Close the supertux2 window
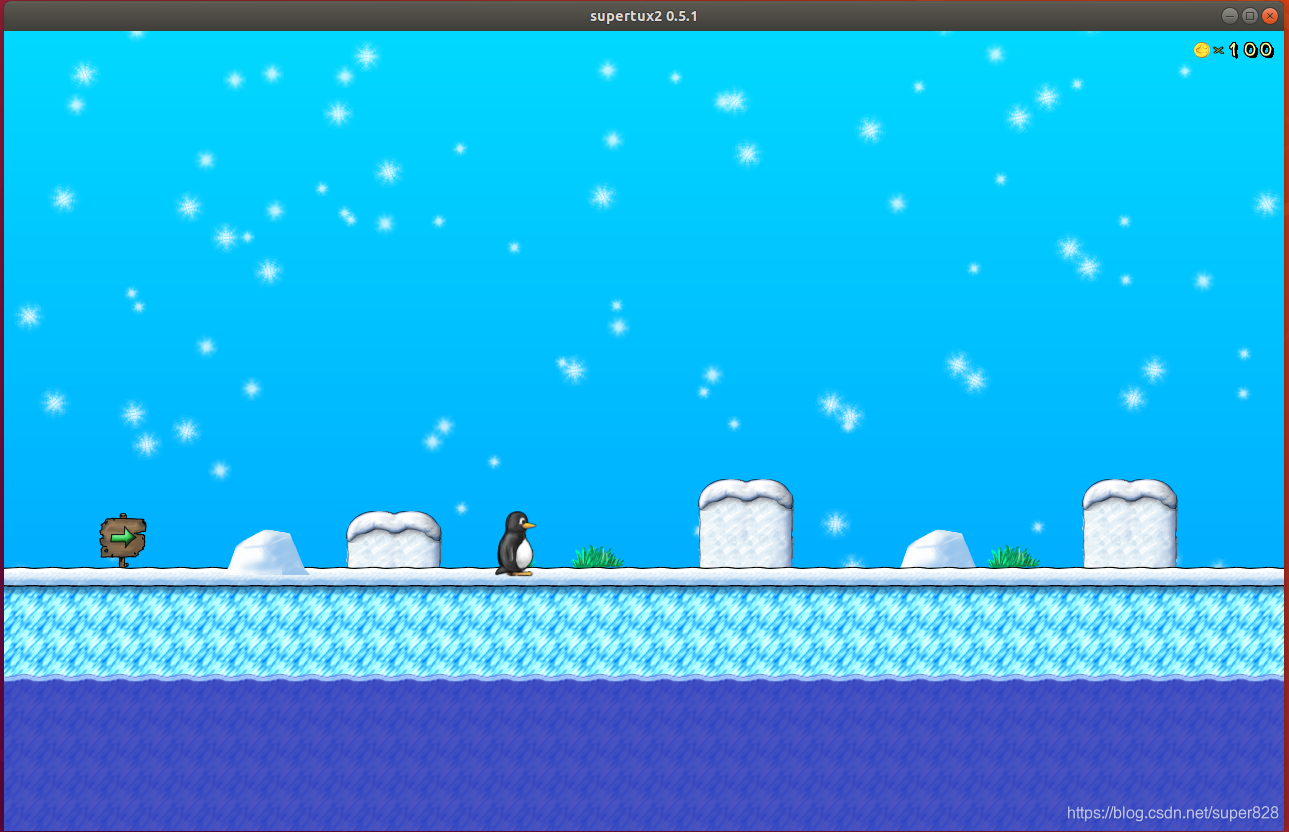Image resolution: width=1289 pixels, height=832 pixels. tap(1270, 16)
